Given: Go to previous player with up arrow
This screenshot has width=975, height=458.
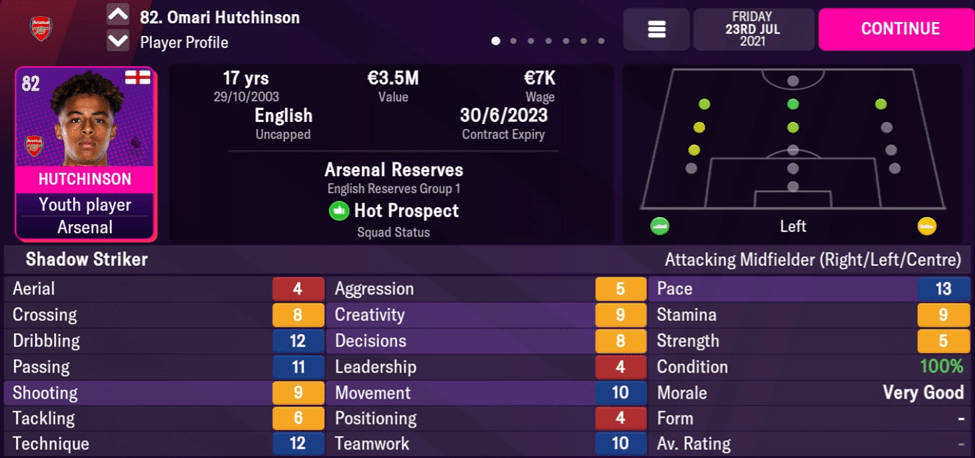Looking at the screenshot, I should pos(118,16).
